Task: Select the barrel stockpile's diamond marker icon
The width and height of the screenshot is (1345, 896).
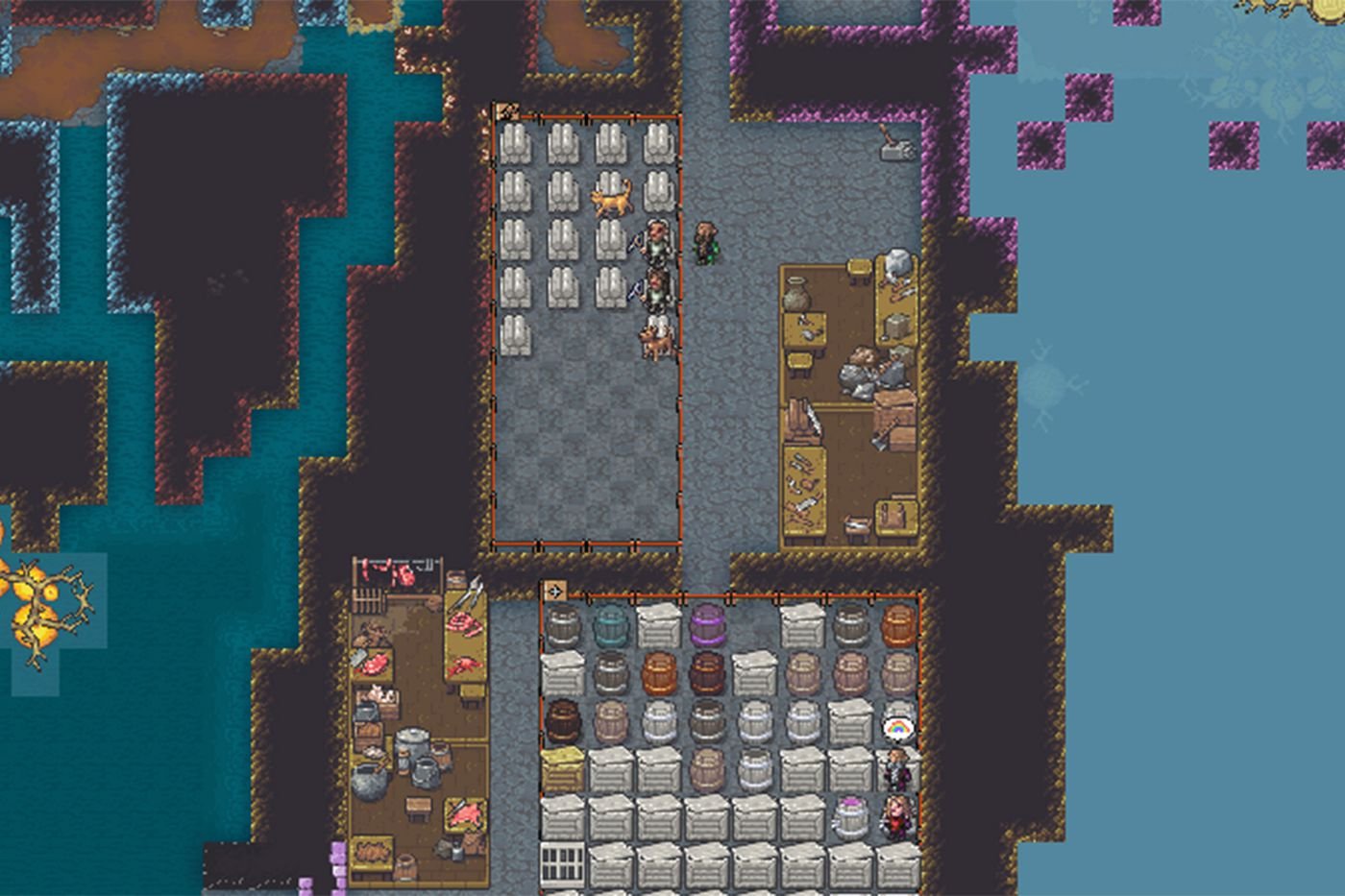Action: 554,591
